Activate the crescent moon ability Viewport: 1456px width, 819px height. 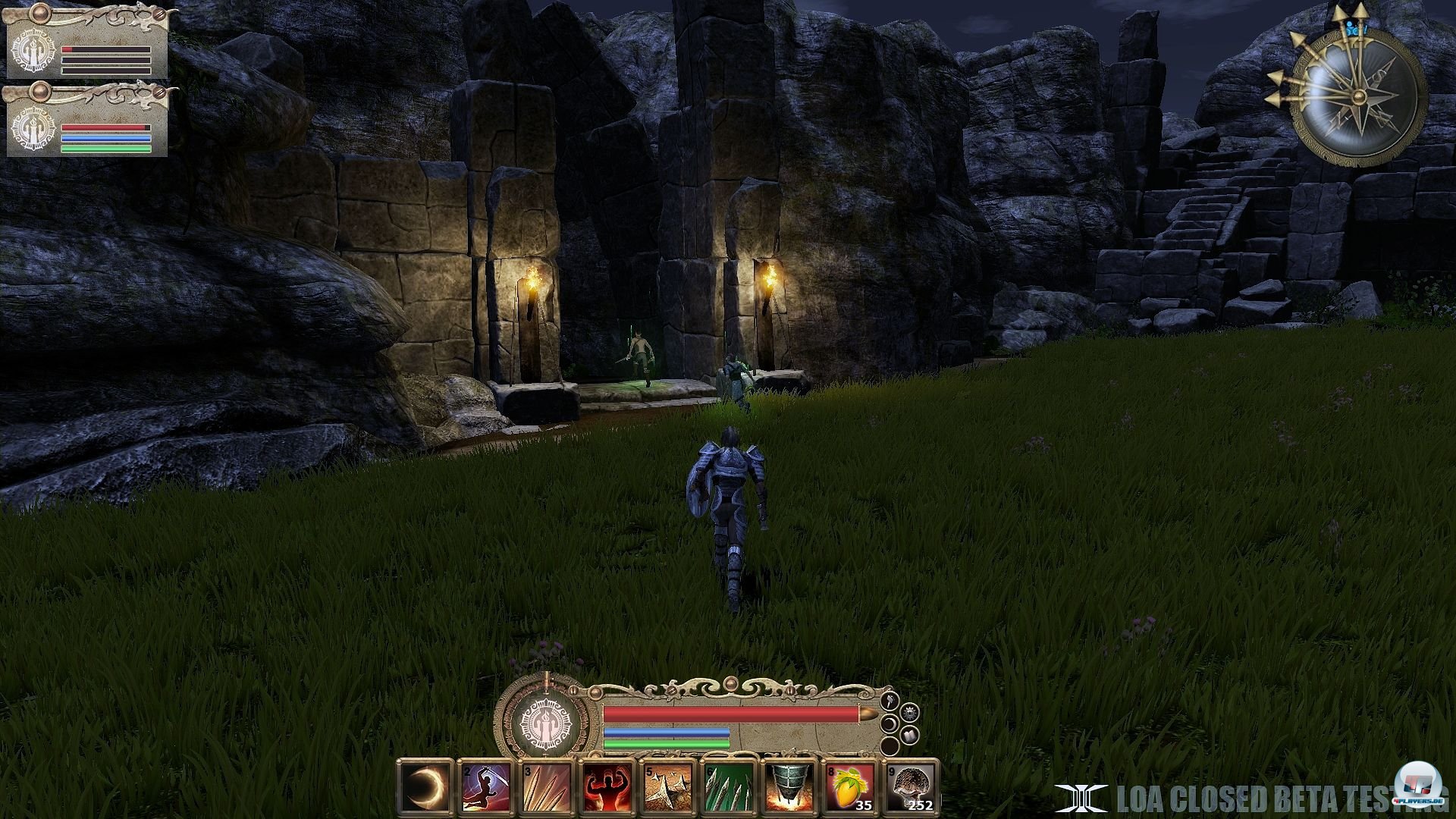click(x=424, y=788)
